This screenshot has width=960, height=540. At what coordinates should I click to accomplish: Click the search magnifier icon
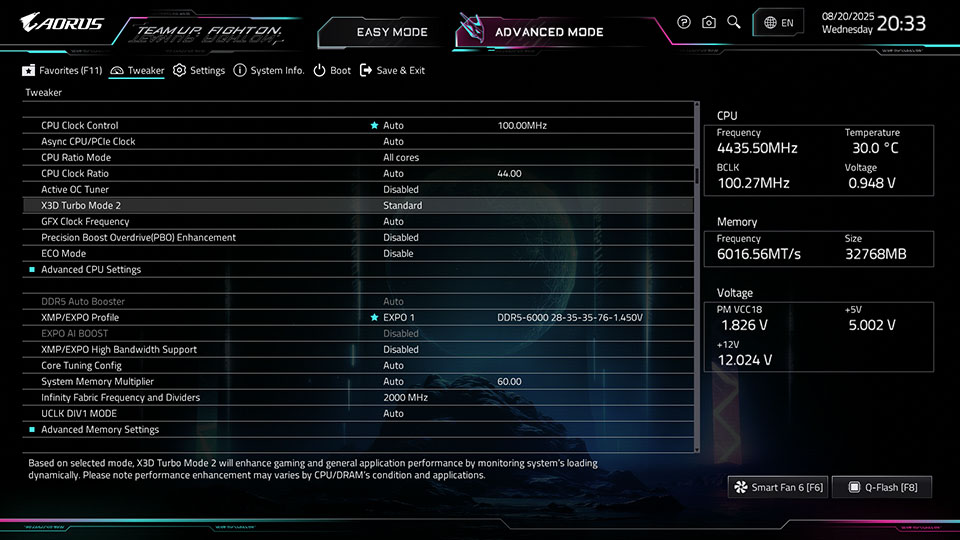734,22
